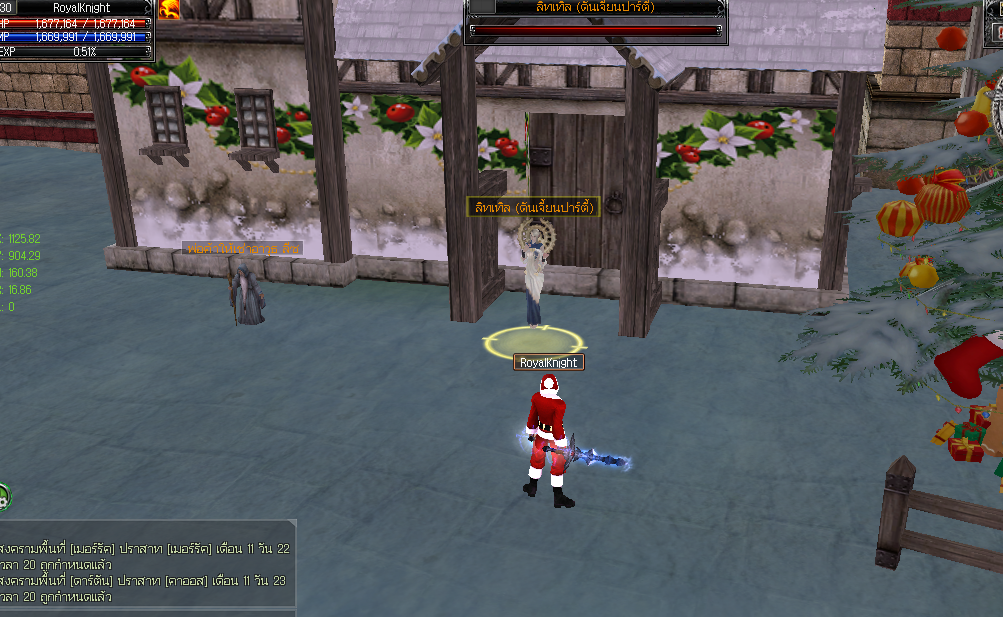
Task: Click the chat message log panel
Action: pyautogui.click(x=148, y=564)
